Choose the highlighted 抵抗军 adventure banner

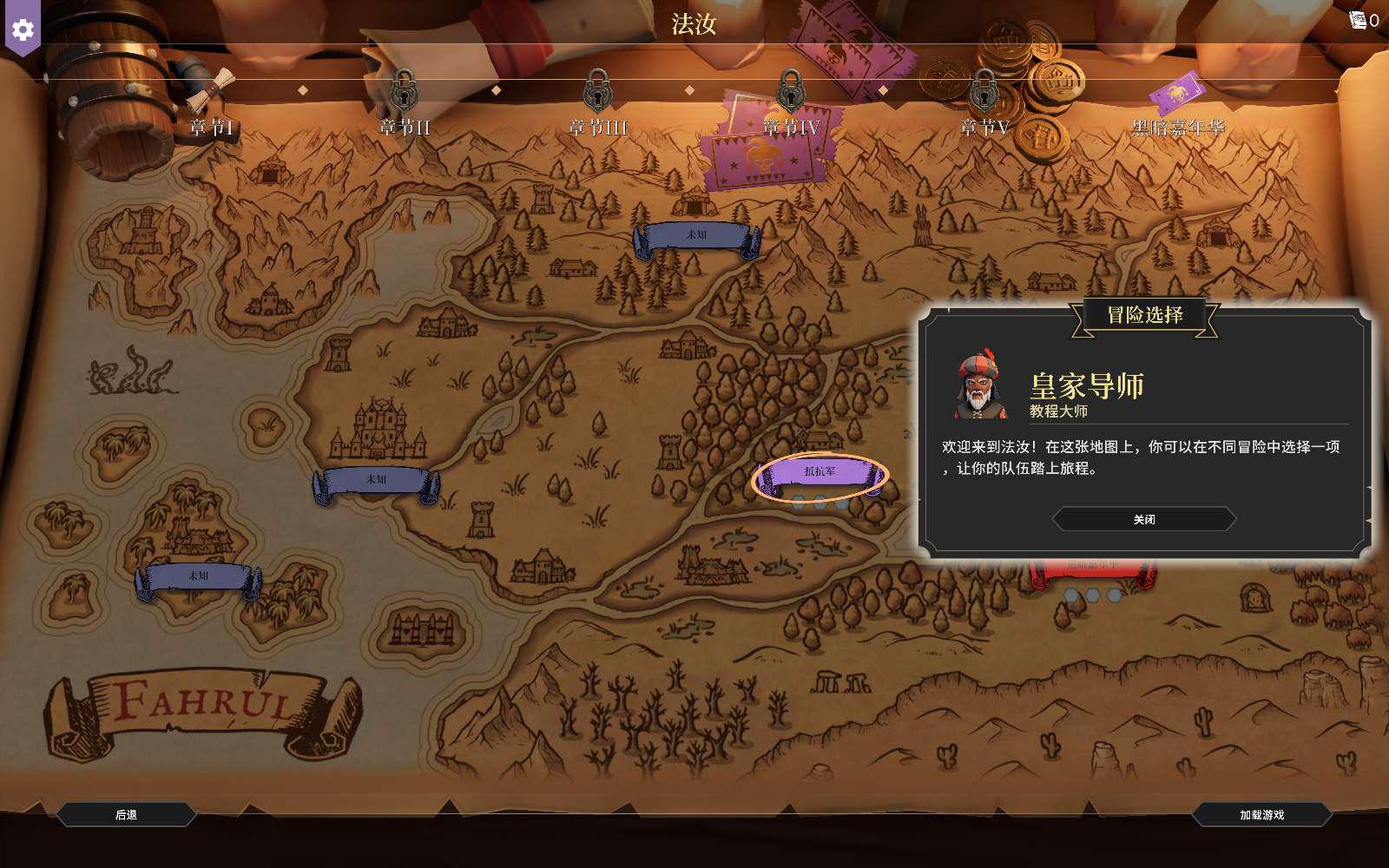[x=820, y=473]
